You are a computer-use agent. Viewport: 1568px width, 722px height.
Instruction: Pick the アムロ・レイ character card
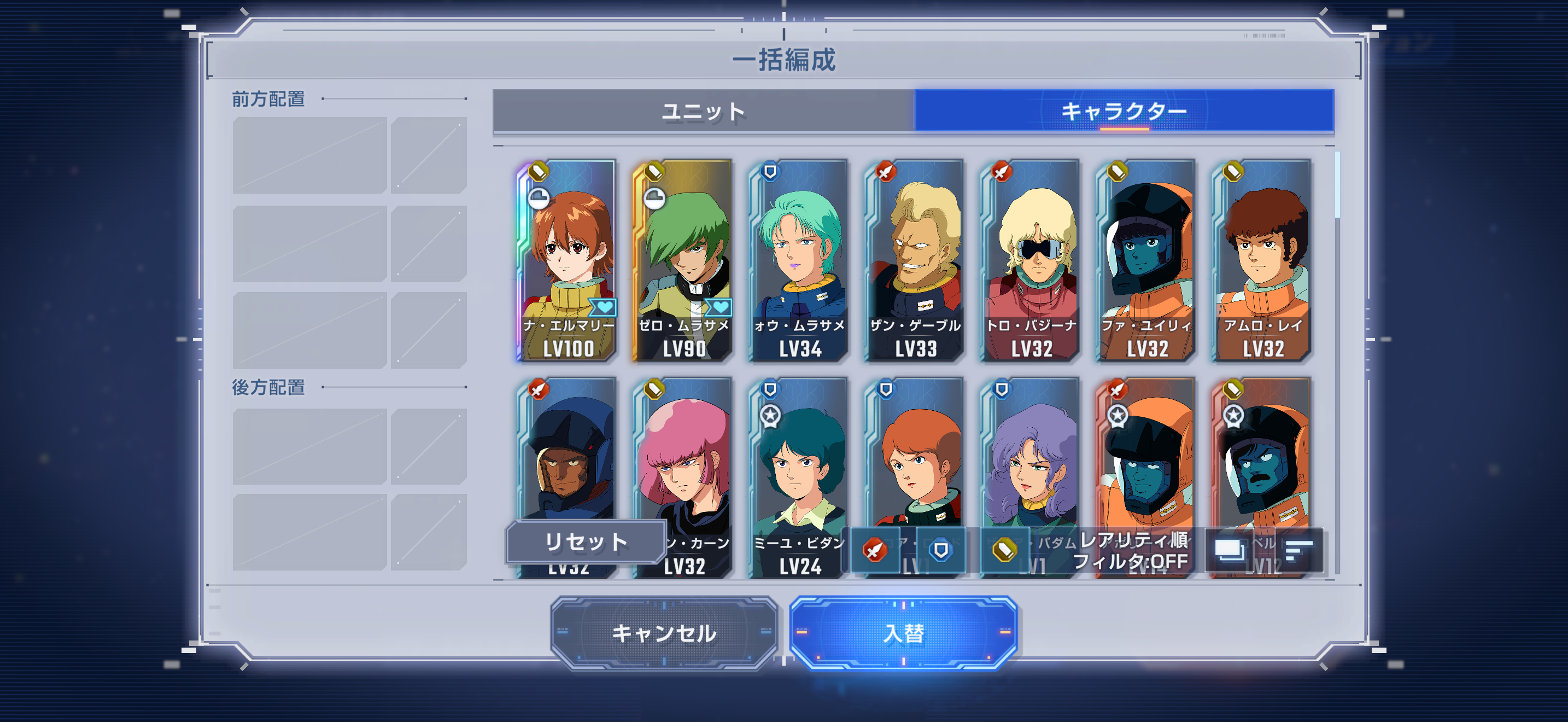[1262, 260]
